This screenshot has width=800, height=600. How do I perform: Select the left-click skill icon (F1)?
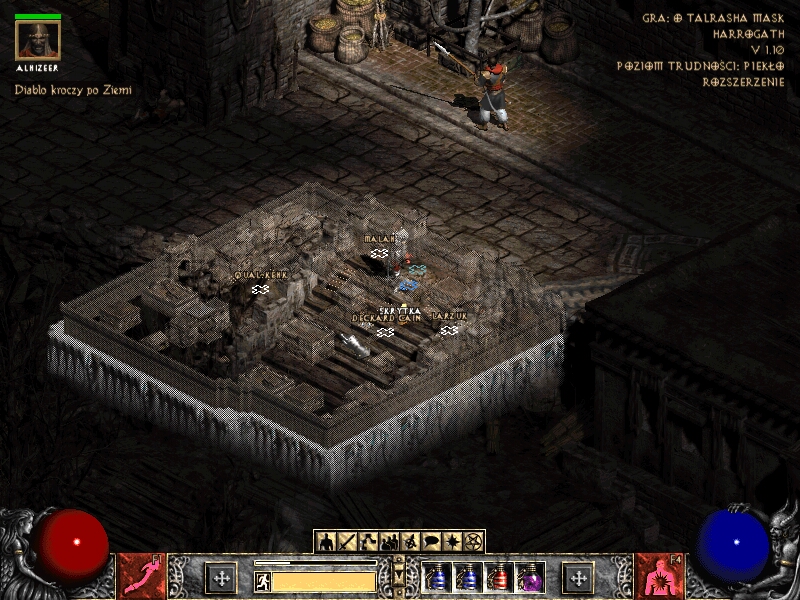coord(140,577)
